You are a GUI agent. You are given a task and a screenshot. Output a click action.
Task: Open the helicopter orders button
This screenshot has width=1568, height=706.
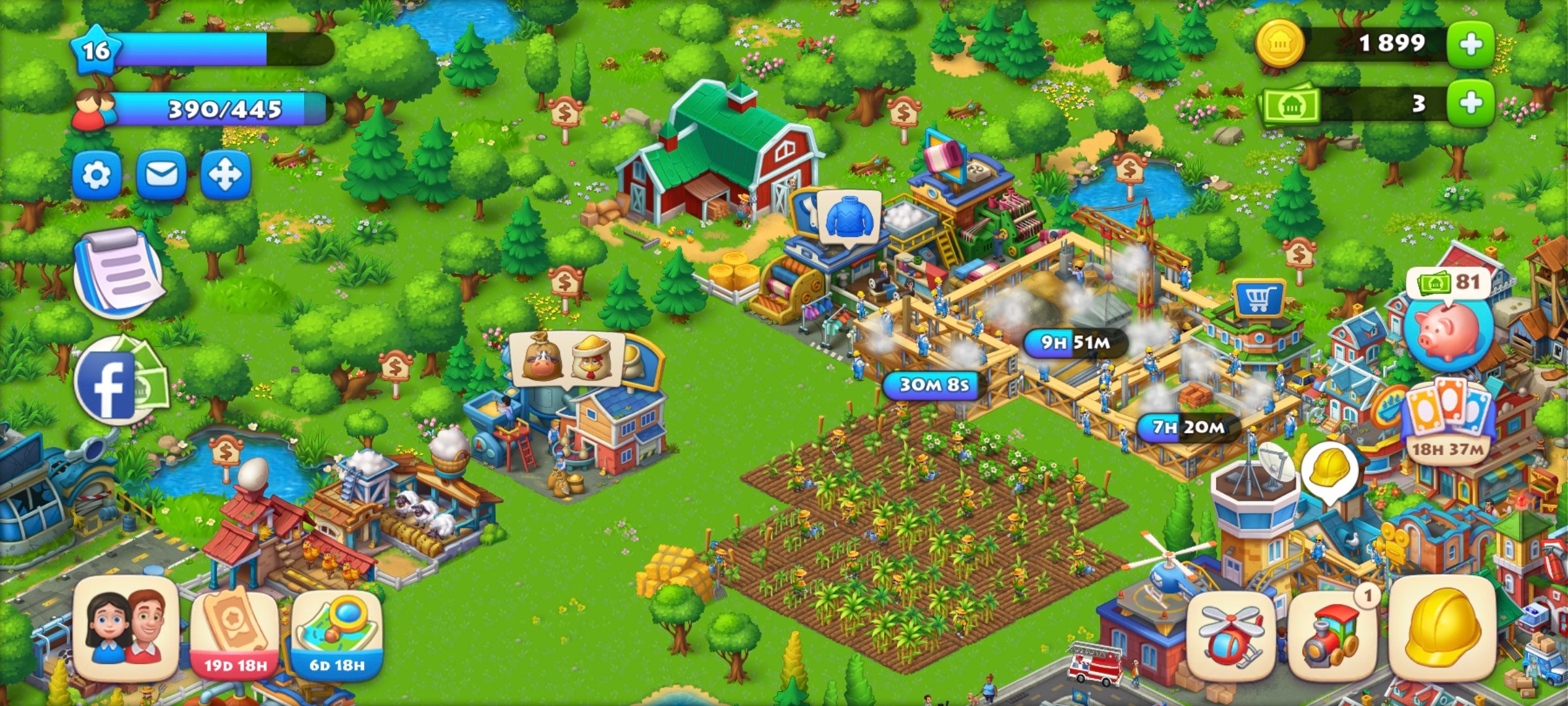[x=1230, y=635]
